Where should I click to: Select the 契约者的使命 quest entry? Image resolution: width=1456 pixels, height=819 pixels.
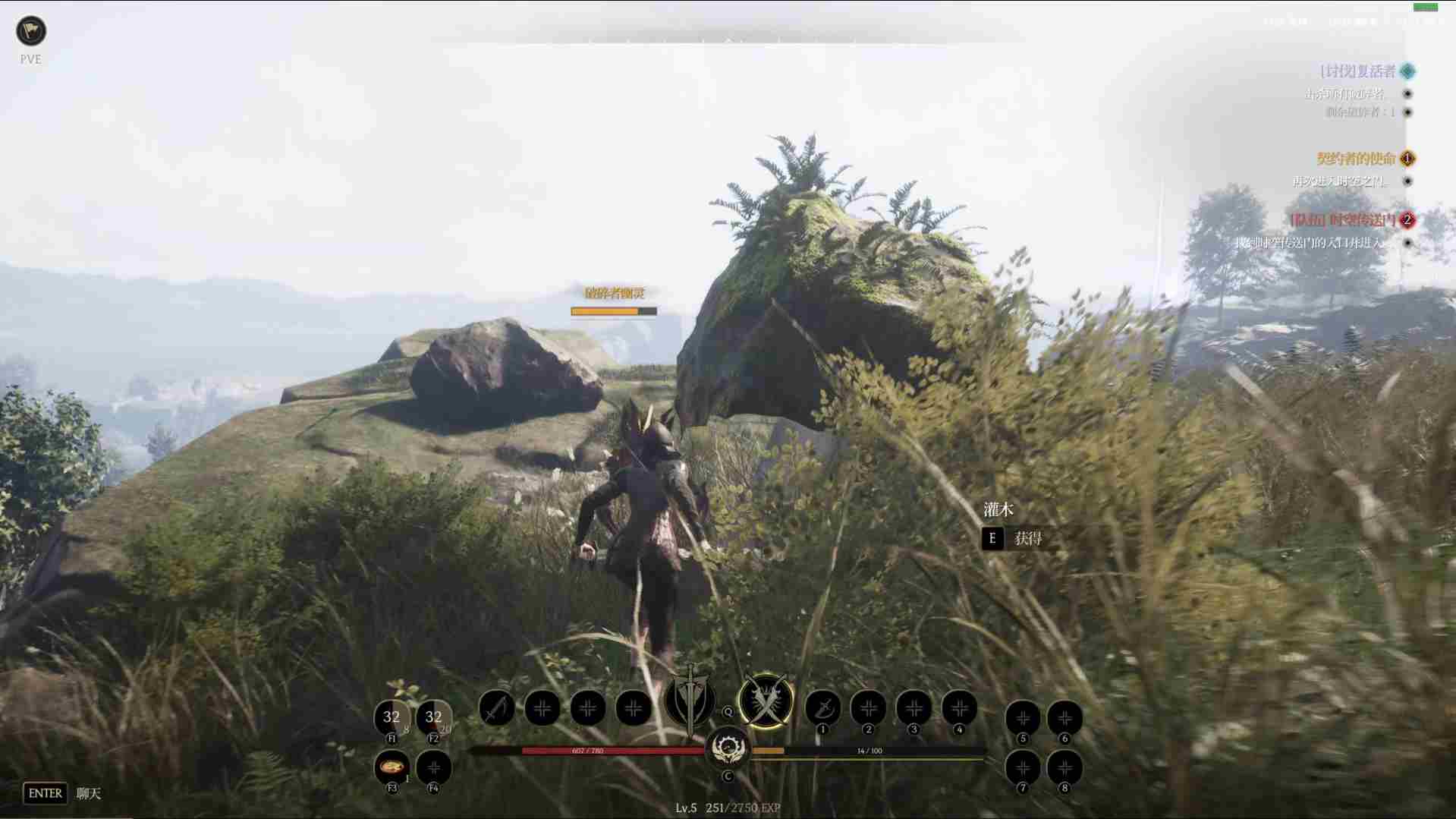pyautogui.click(x=1356, y=159)
